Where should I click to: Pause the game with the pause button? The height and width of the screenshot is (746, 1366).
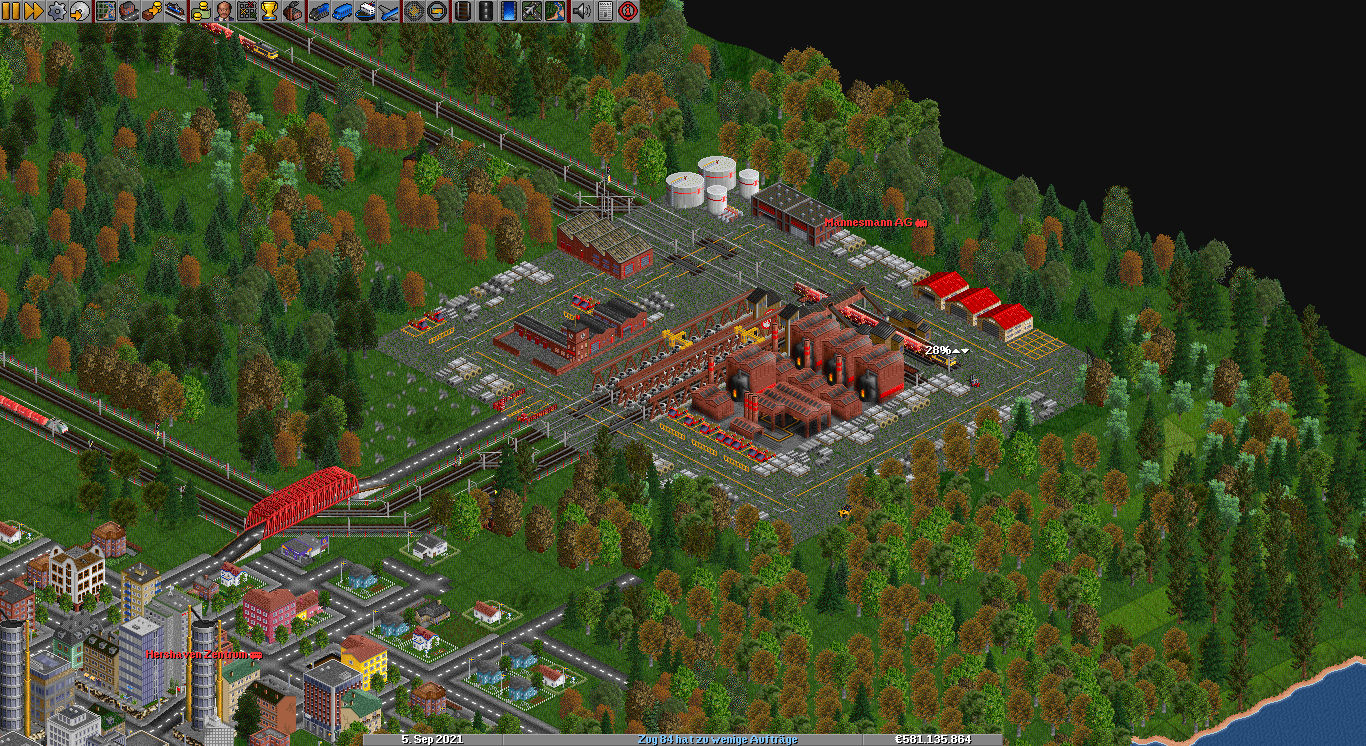(x=11, y=11)
